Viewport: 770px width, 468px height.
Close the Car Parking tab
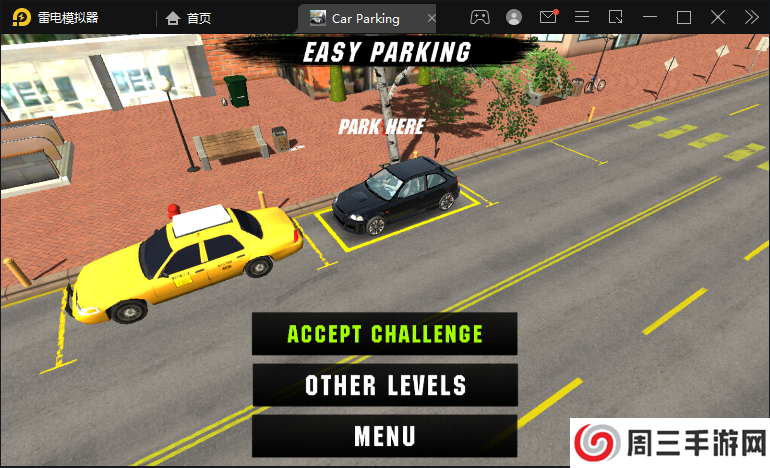pos(431,18)
